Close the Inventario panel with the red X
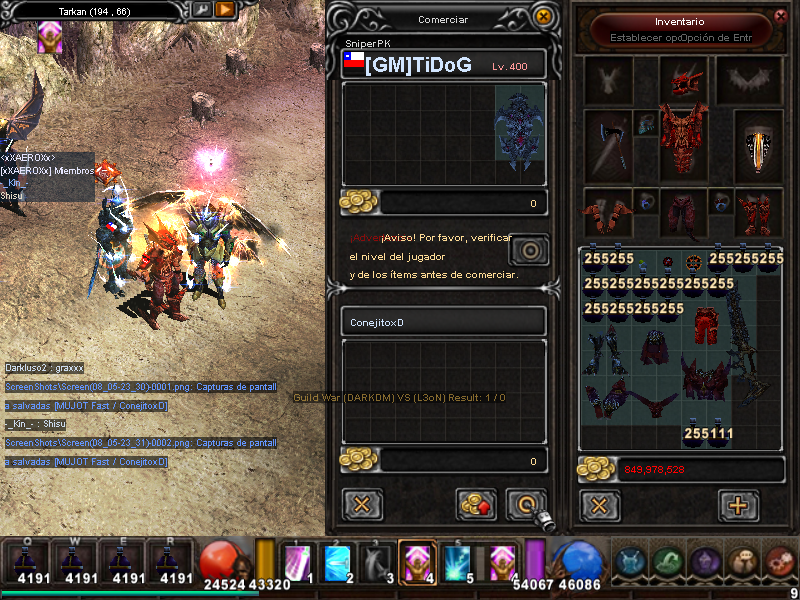This screenshot has width=800, height=600. (781, 16)
